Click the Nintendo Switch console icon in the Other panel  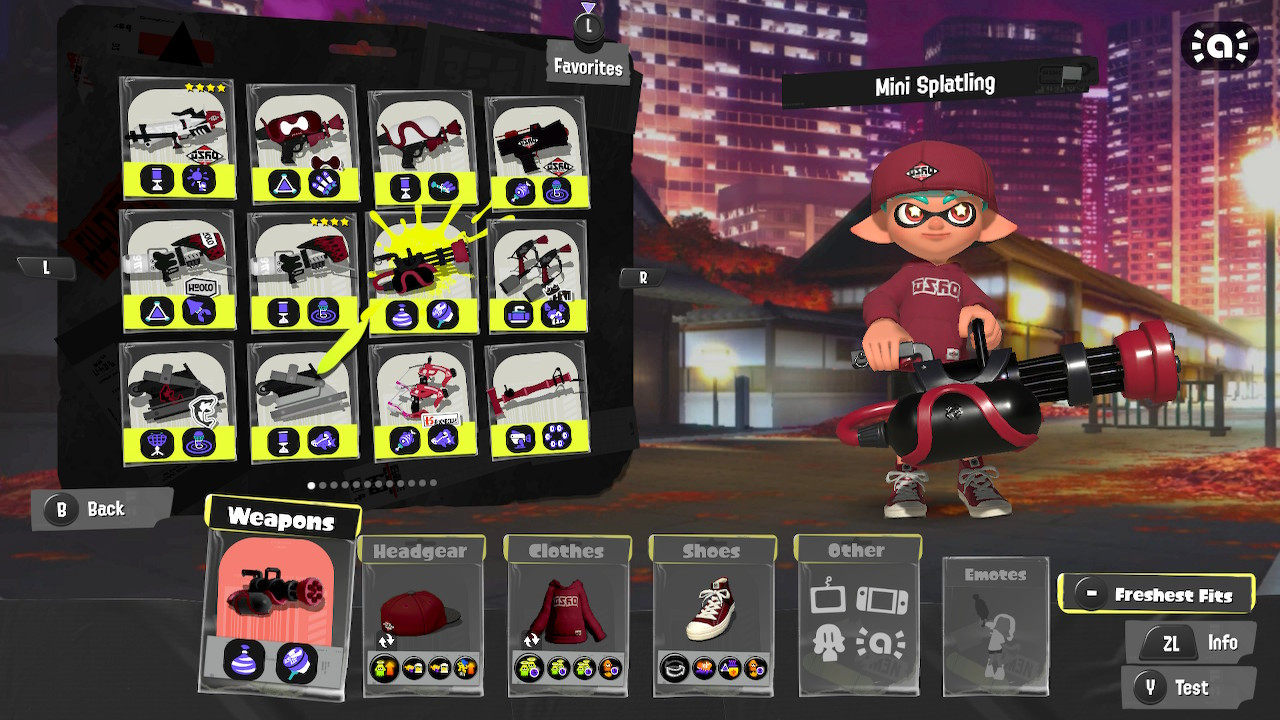[x=882, y=600]
